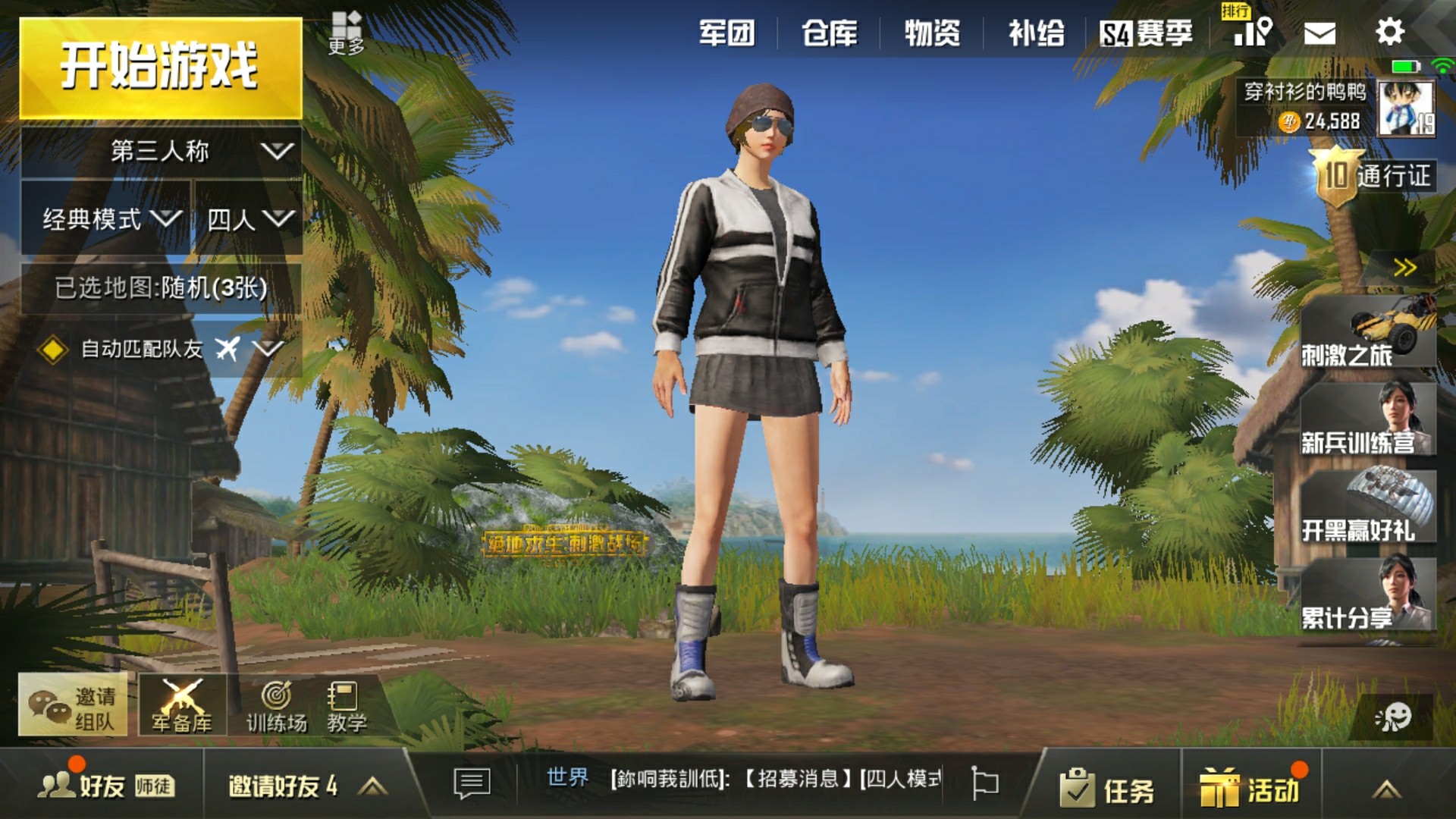The image size is (1456, 819).
Task: Enter the 训练场 training ground
Action: click(276, 705)
